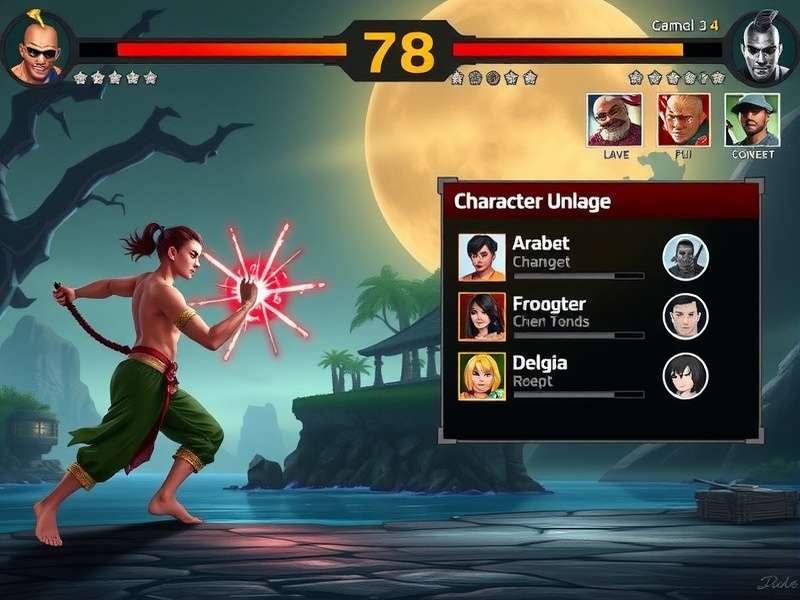Choose the CONEET soldier portrait
Image resolution: width=800 pixels, height=600 pixels.
pyautogui.click(x=752, y=120)
